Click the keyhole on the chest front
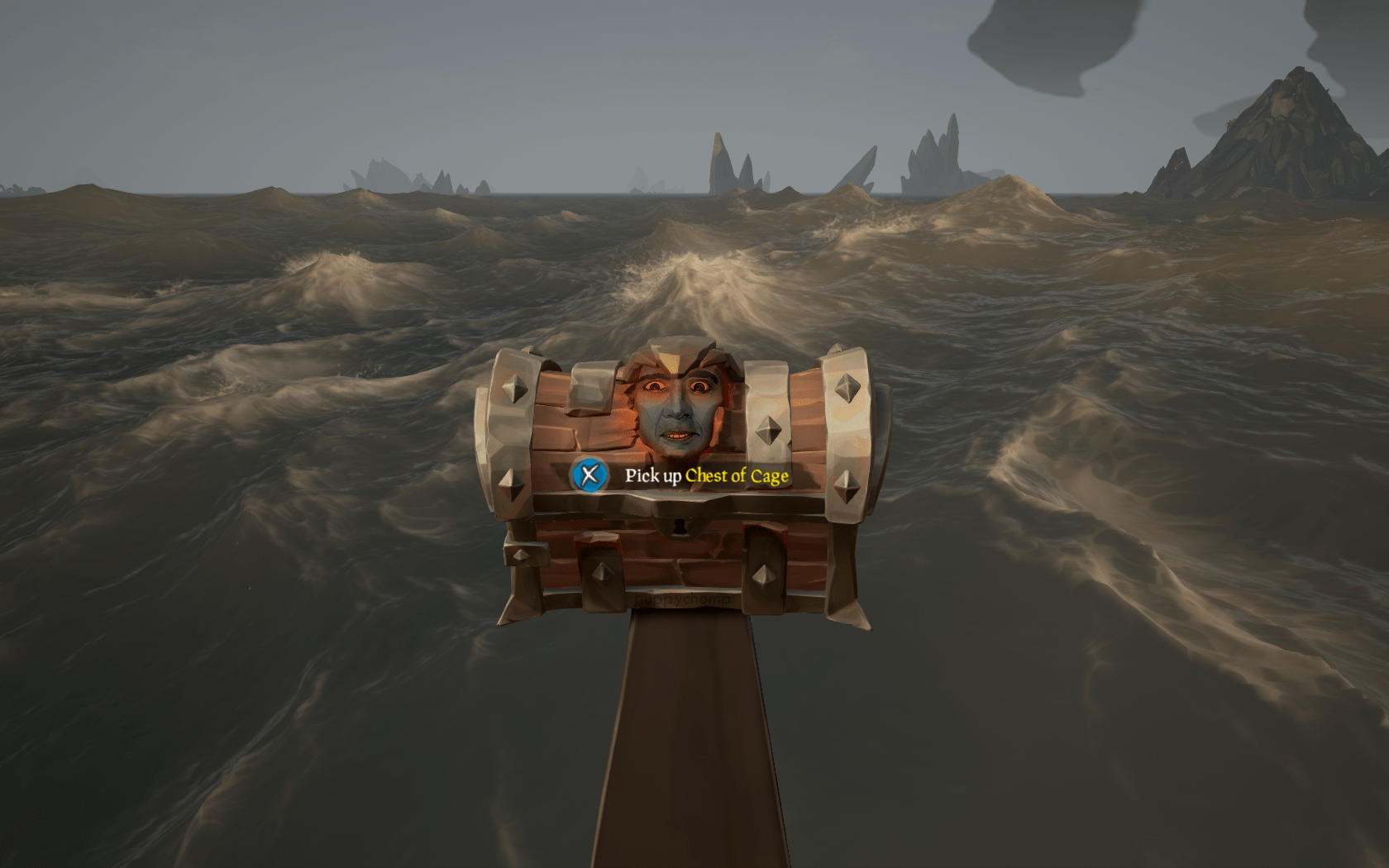 pyautogui.click(x=680, y=527)
